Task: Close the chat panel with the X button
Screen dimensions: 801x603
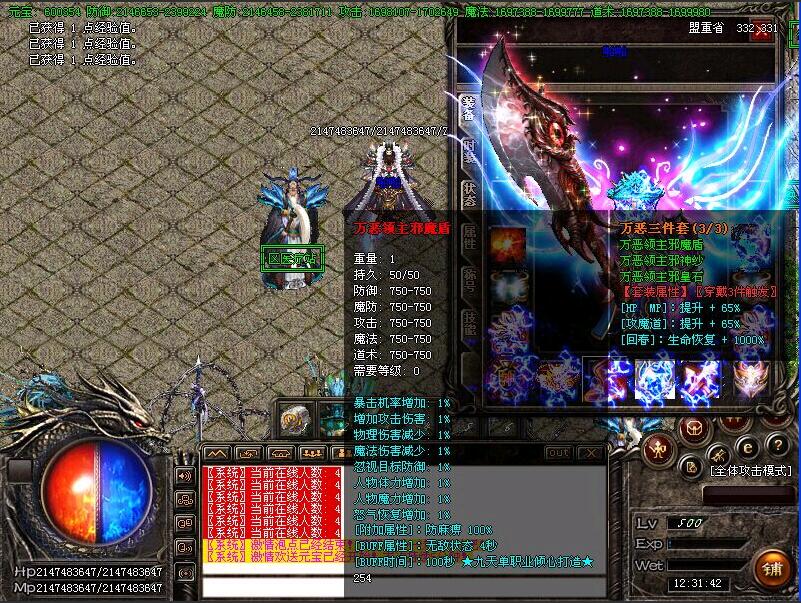Action: [591, 453]
